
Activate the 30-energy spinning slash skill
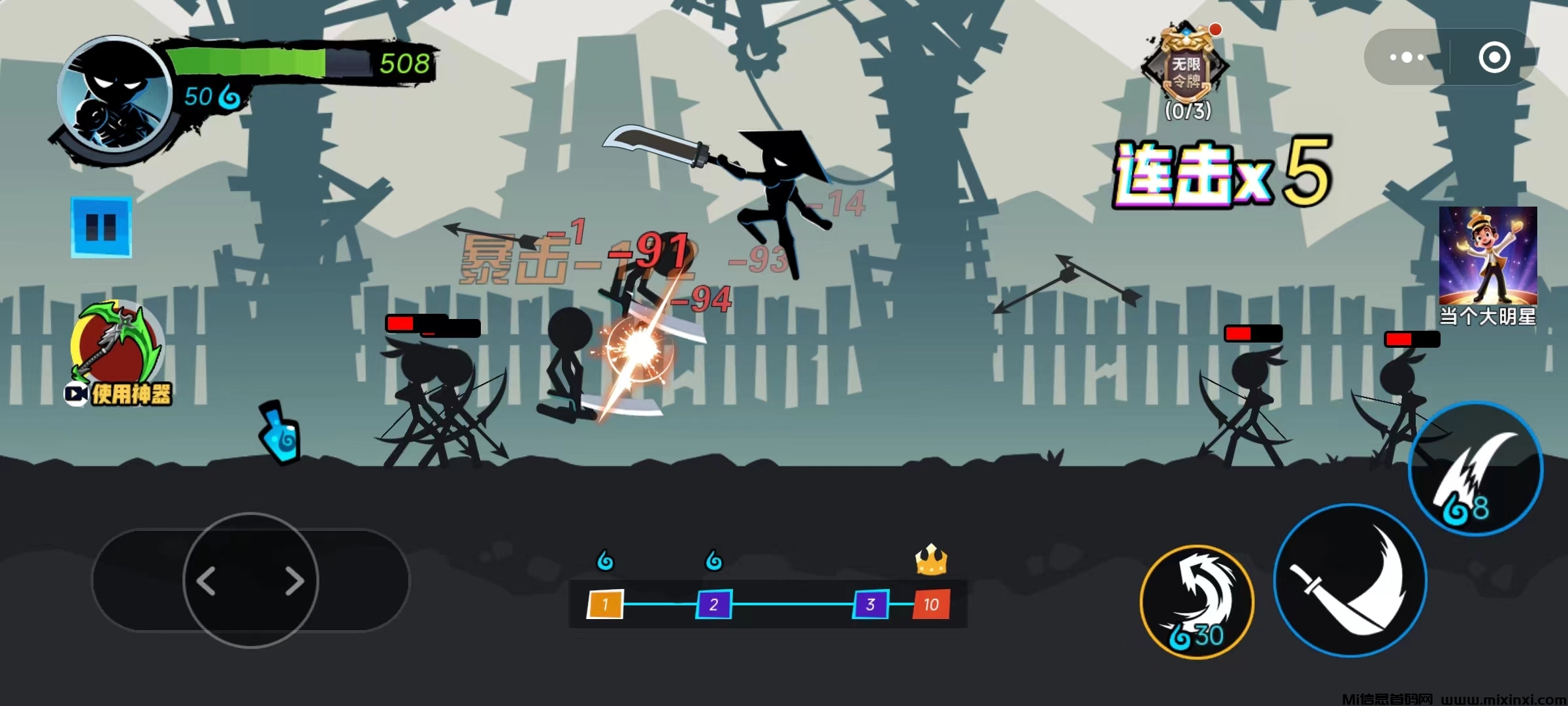(x=1197, y=602)
